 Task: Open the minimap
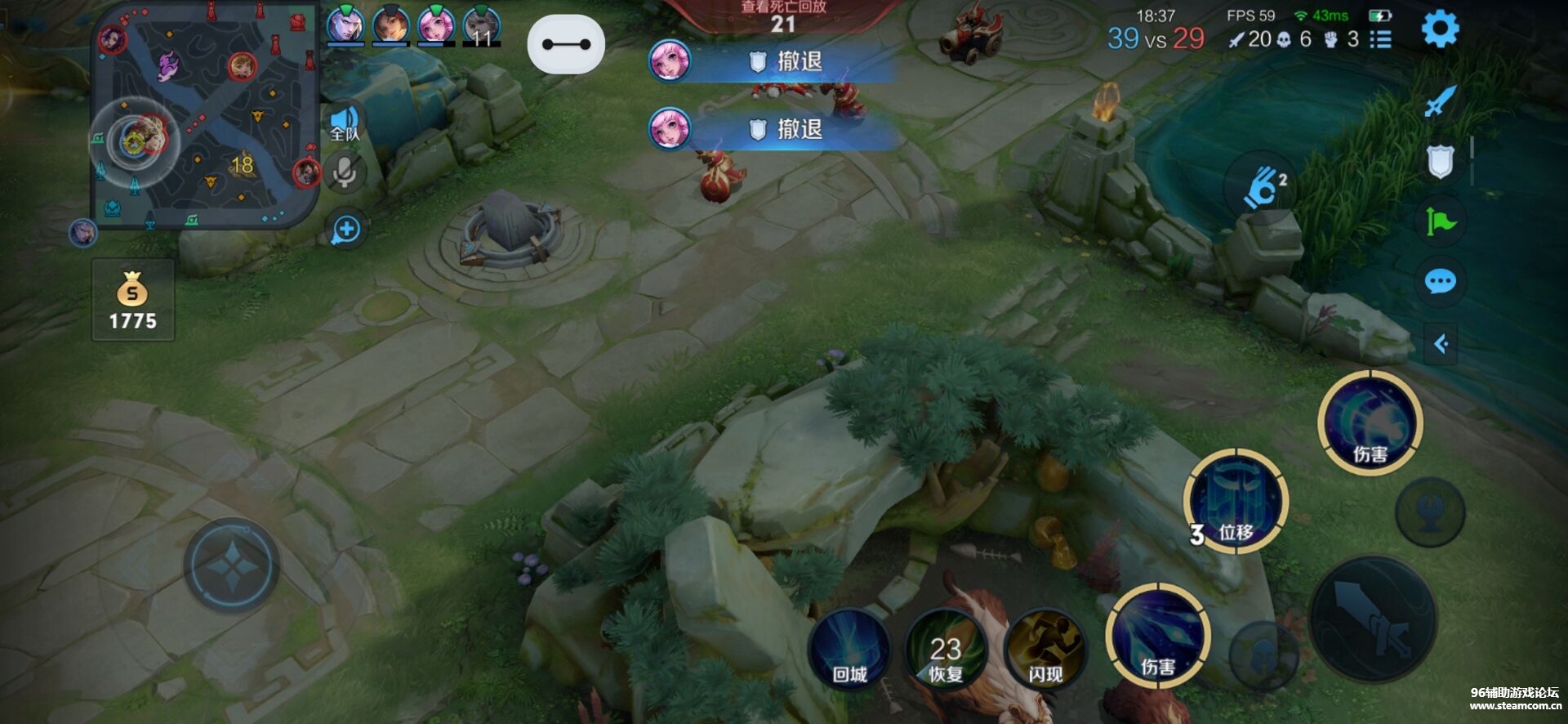204,114
